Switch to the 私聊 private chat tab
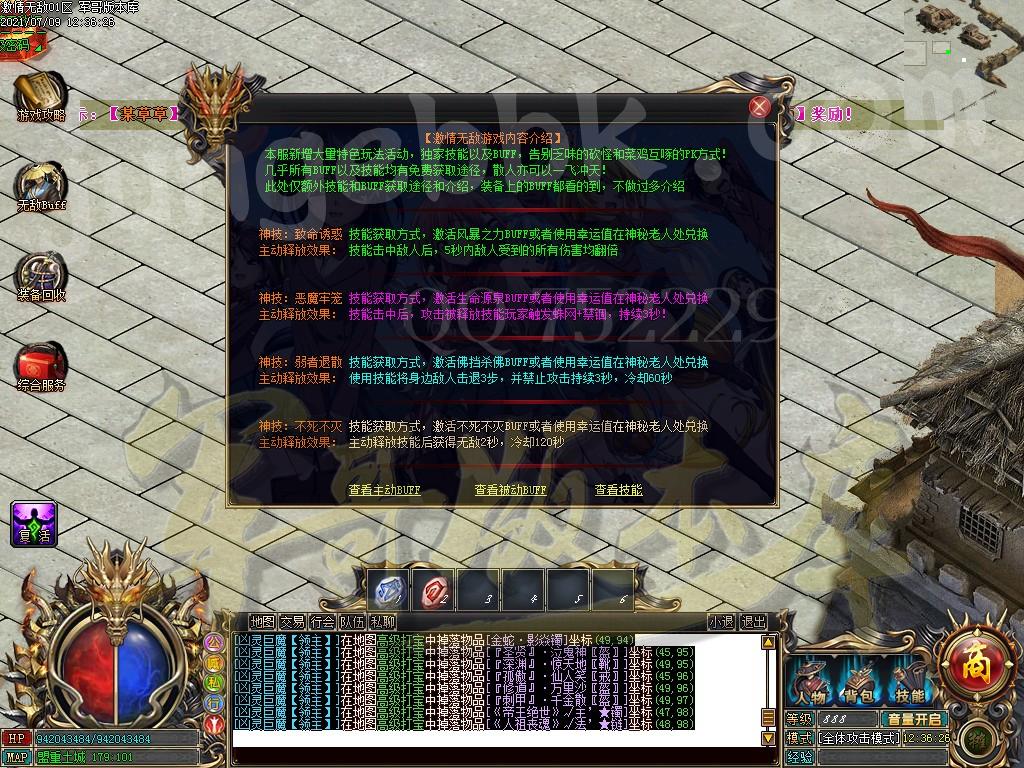Viewport: 1024px width, 768px height. point(382,622)
